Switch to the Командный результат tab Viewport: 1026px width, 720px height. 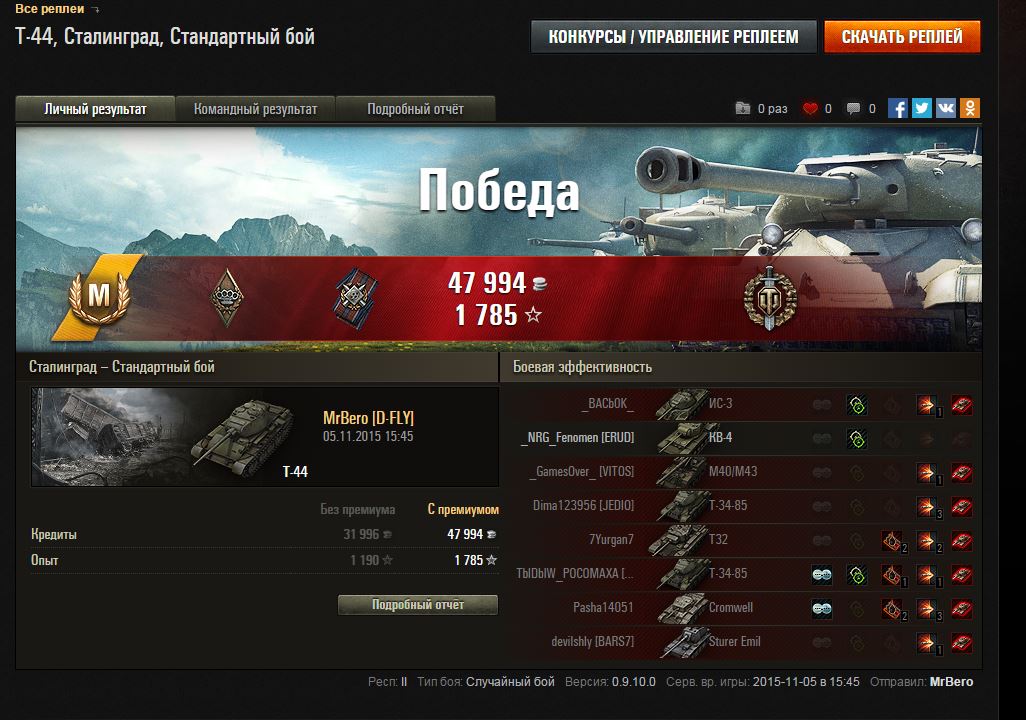click(x=255, y=109)
